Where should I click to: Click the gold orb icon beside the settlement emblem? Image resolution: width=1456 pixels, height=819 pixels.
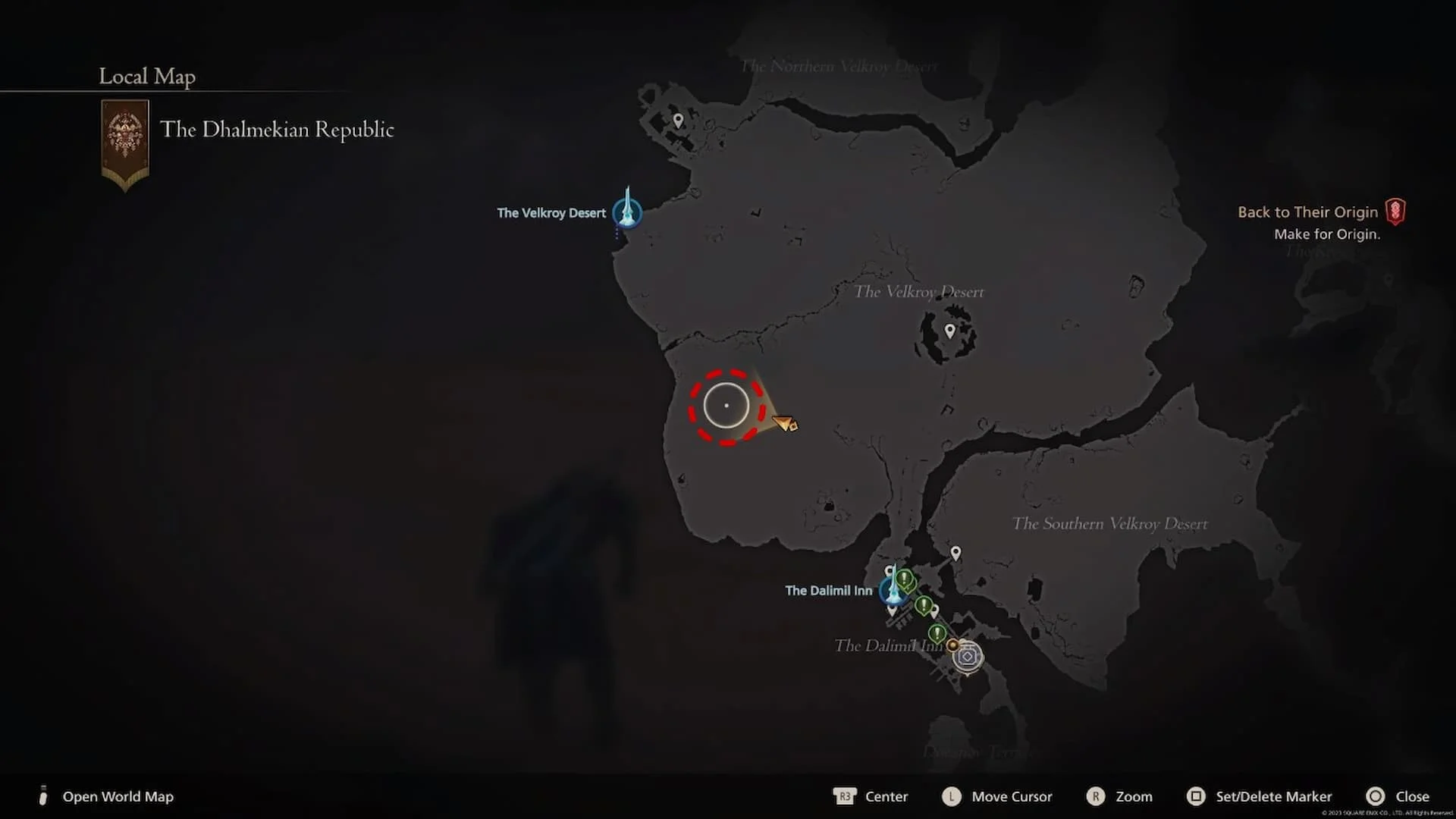coord(952,645)
